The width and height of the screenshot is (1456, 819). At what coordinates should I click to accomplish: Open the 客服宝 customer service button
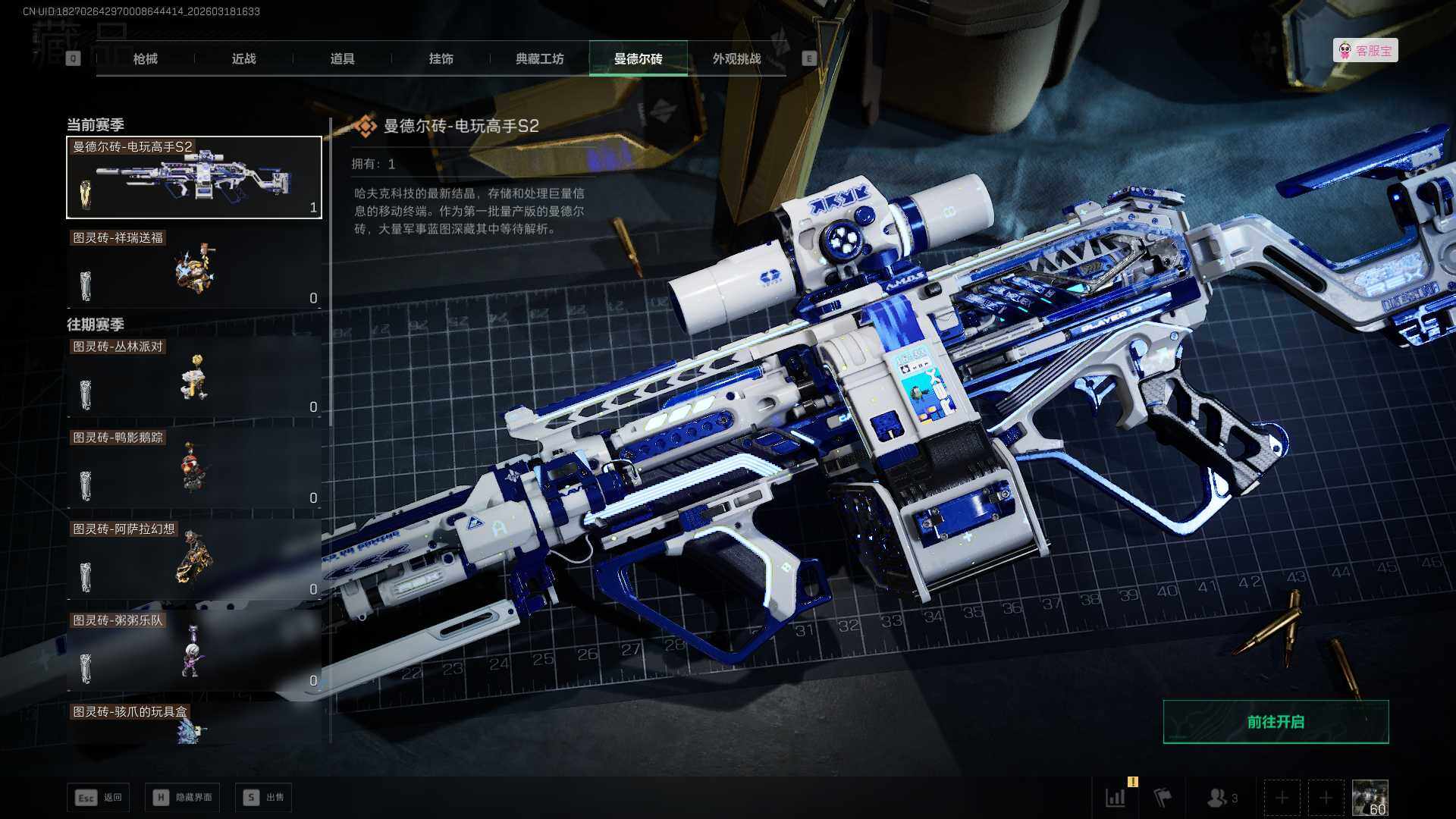point(1365,51)
